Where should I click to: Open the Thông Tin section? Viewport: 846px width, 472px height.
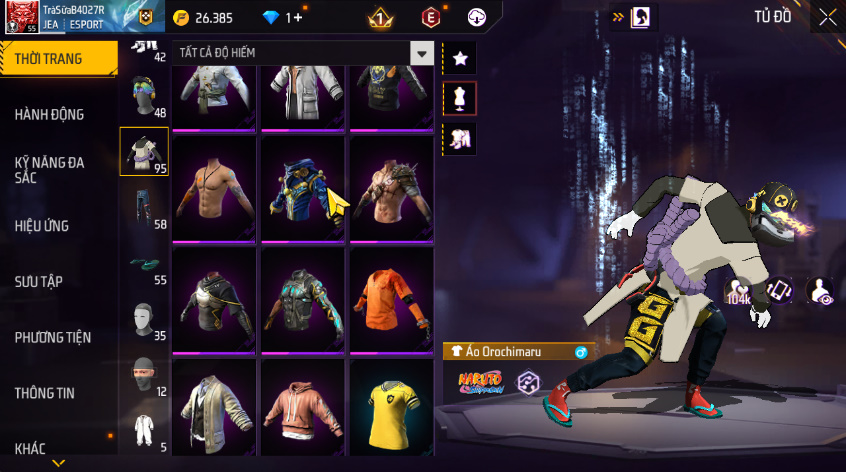[x=44, y=393]
